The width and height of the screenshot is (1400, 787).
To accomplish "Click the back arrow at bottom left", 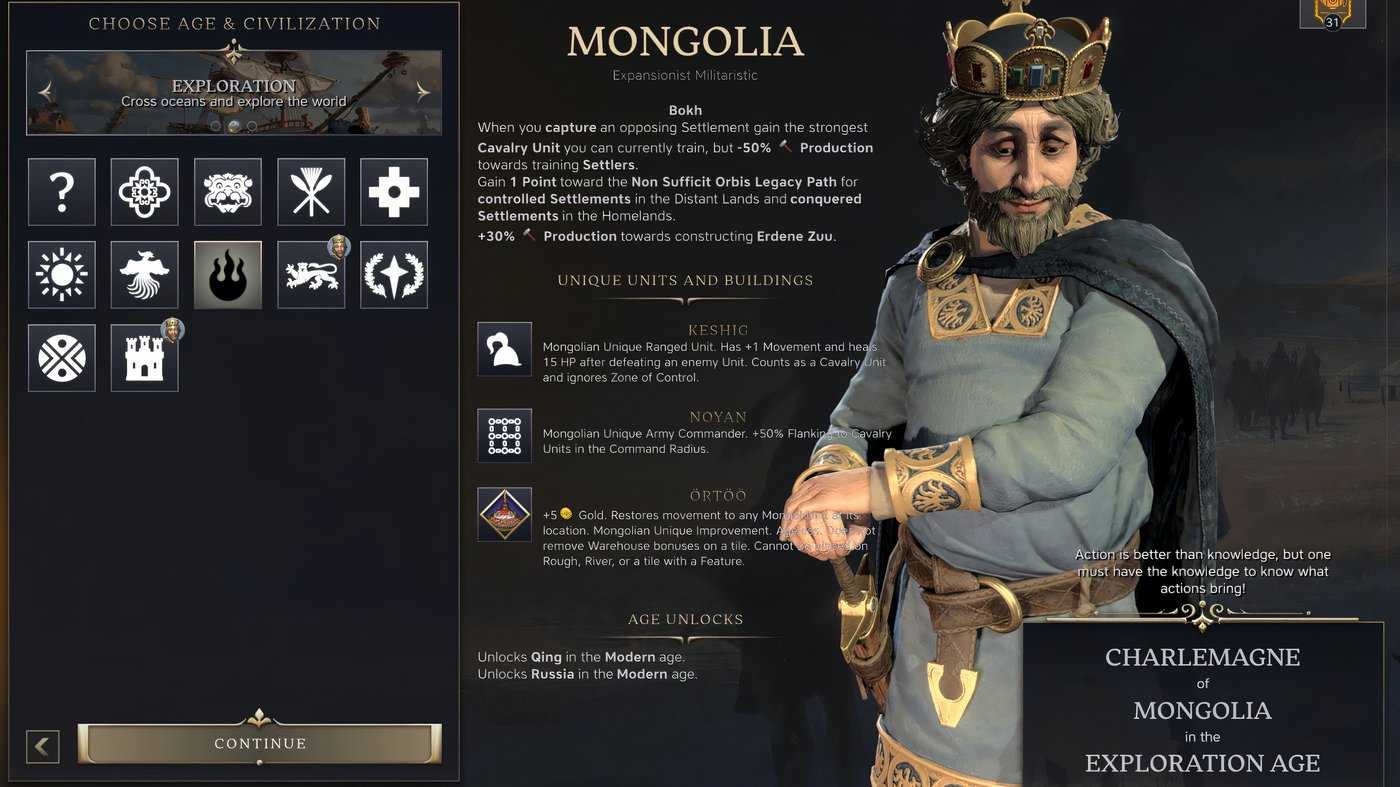I will coord(42,746).
